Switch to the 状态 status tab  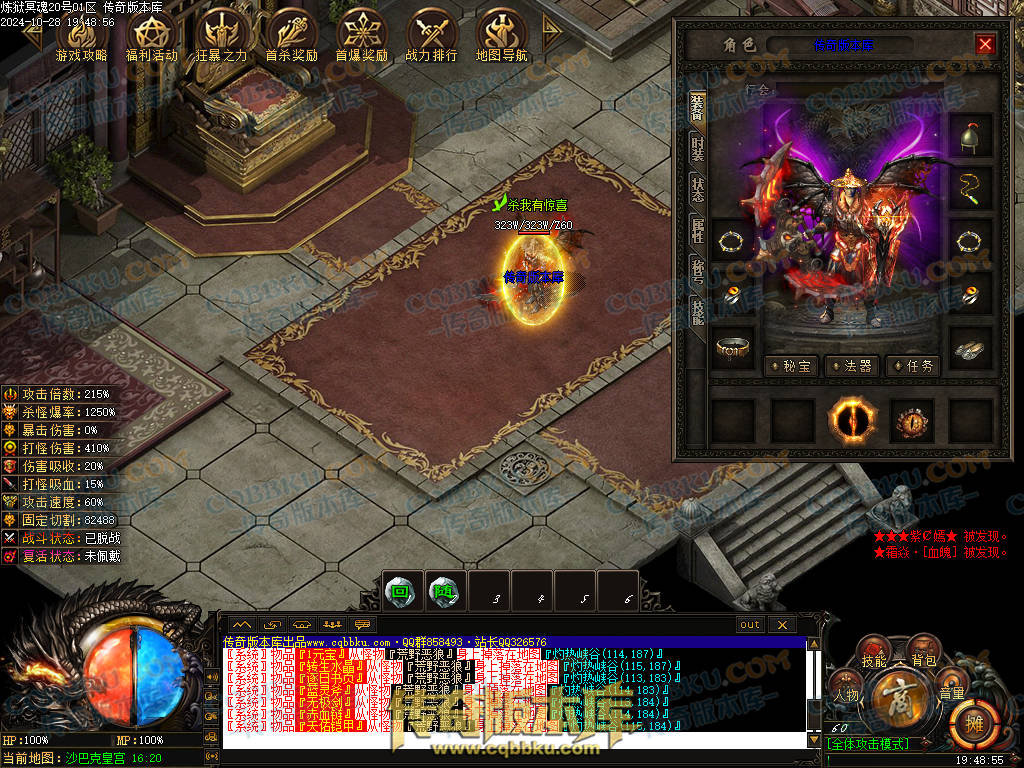(697, 189)
